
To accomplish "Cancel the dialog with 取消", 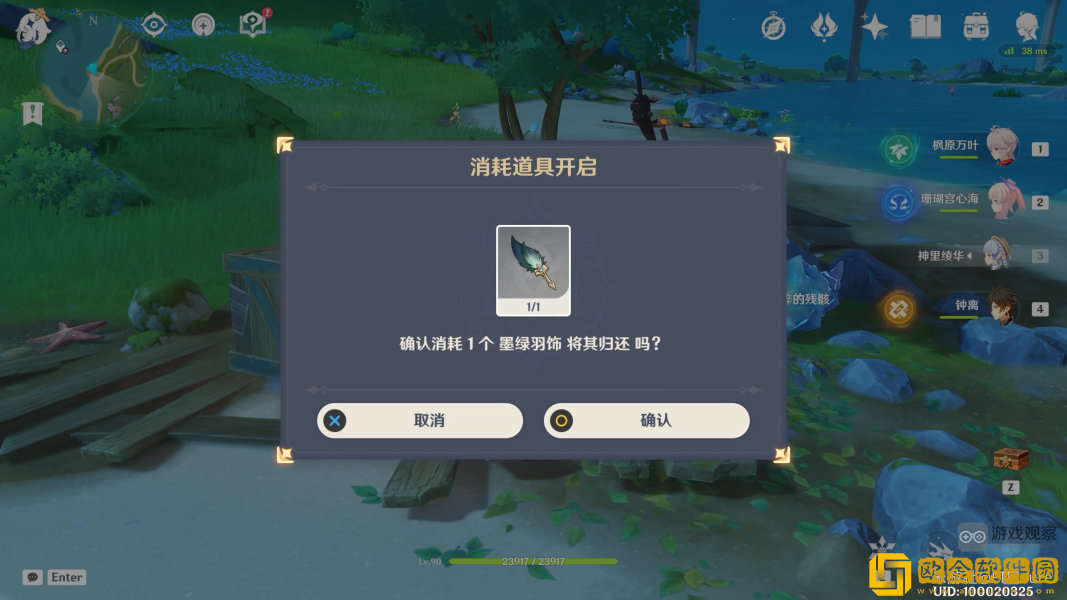I will click(420, 421).
